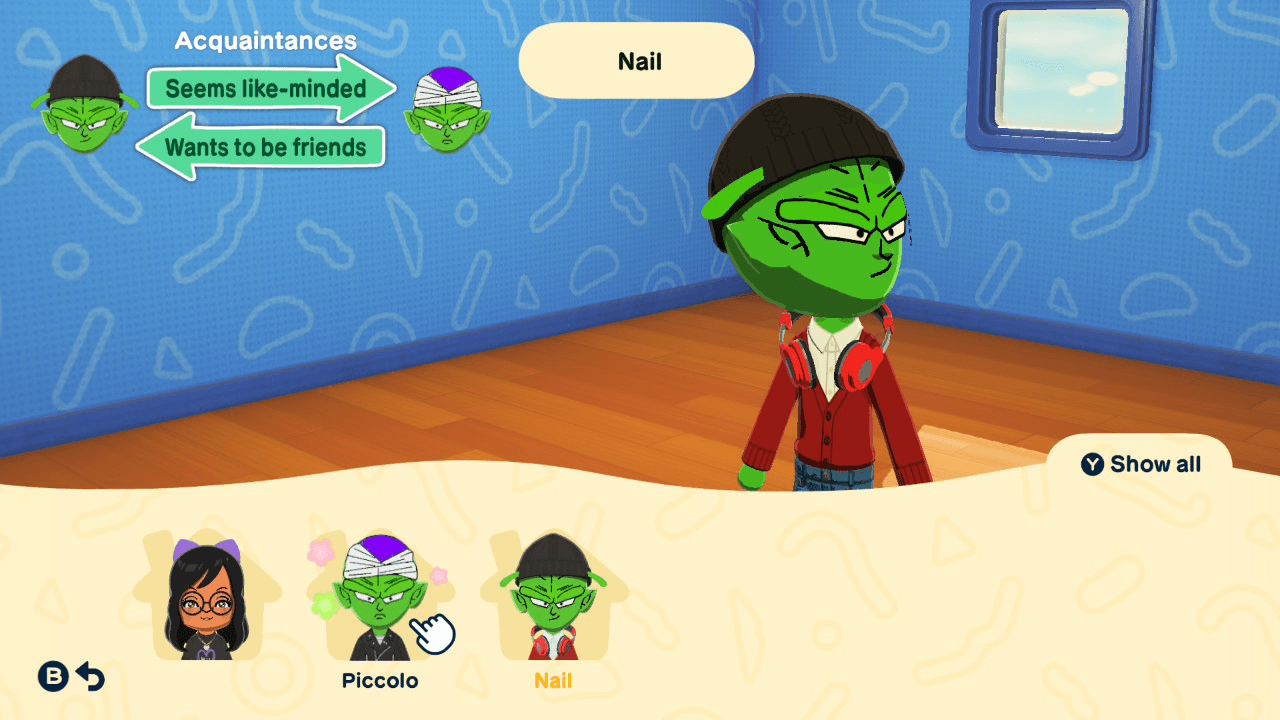Select the girl with purple bow tile
Image resolution: width=1280 pixels, height=720 pixels.
pyautogui.click(x=208, y=600)
